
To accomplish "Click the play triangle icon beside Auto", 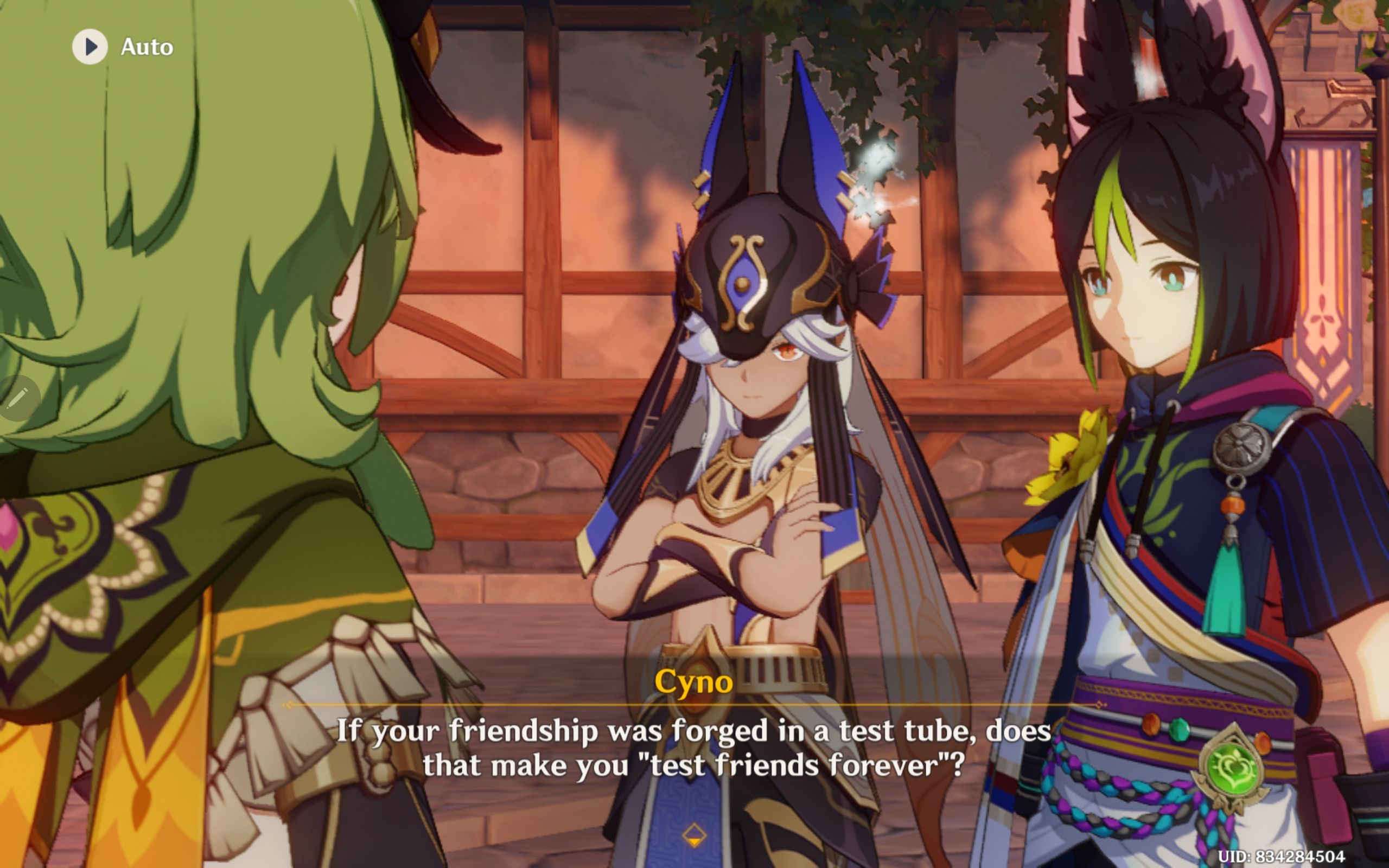I will (90, 47).
